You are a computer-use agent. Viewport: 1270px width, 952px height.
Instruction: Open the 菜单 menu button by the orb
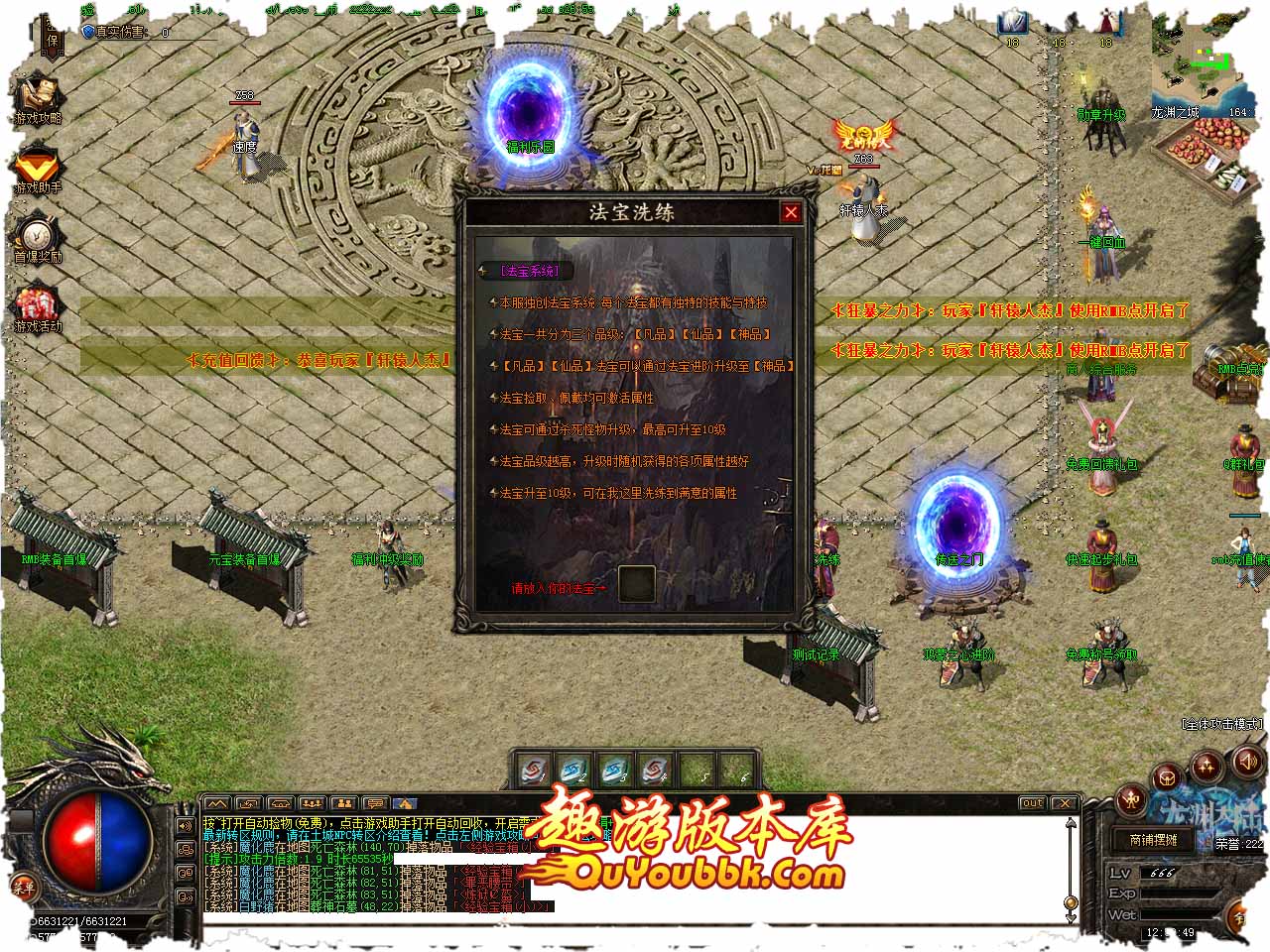[x=23, y=888]
